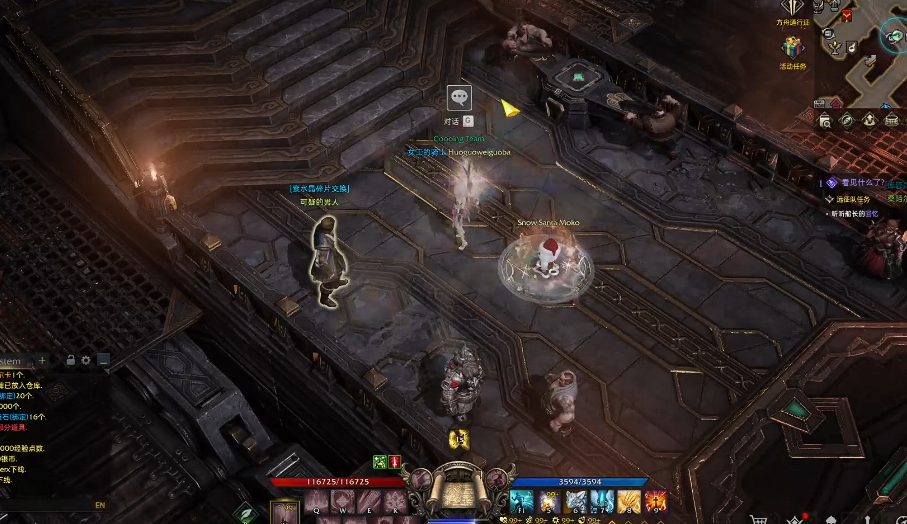Image resolution: width=907 pixels, height=524 pixels.
Task: Open chat settings gear icon
Action: coord(86,360)
